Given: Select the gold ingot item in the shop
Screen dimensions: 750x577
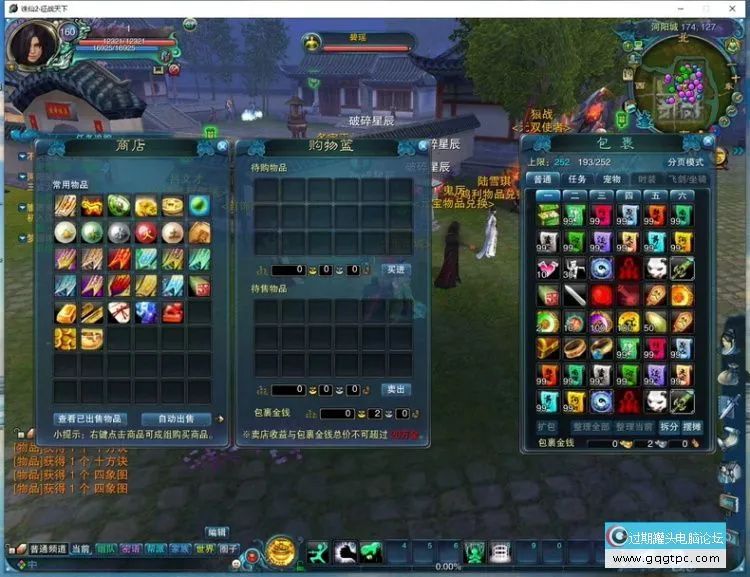Looking at the screenshot, I should point(65,312).
